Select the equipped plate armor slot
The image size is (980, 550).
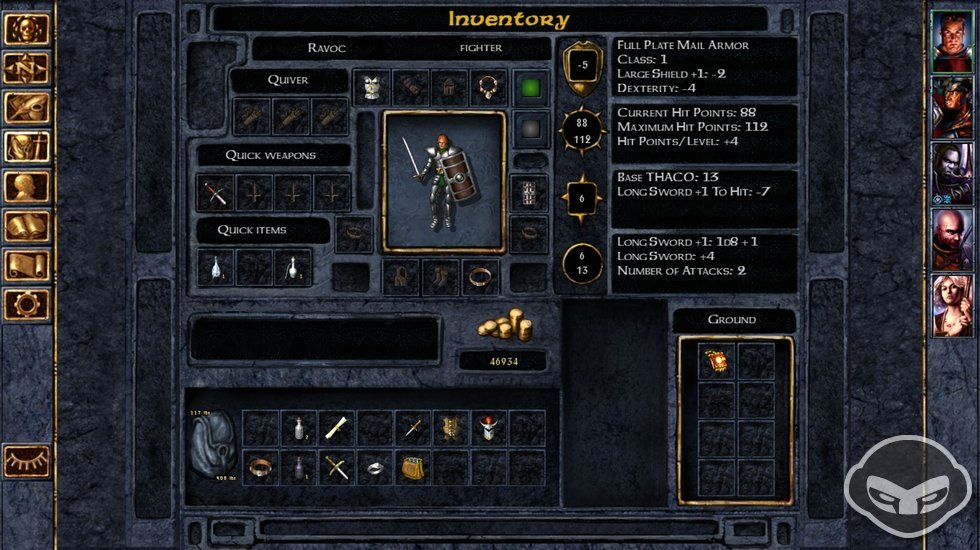372,87
